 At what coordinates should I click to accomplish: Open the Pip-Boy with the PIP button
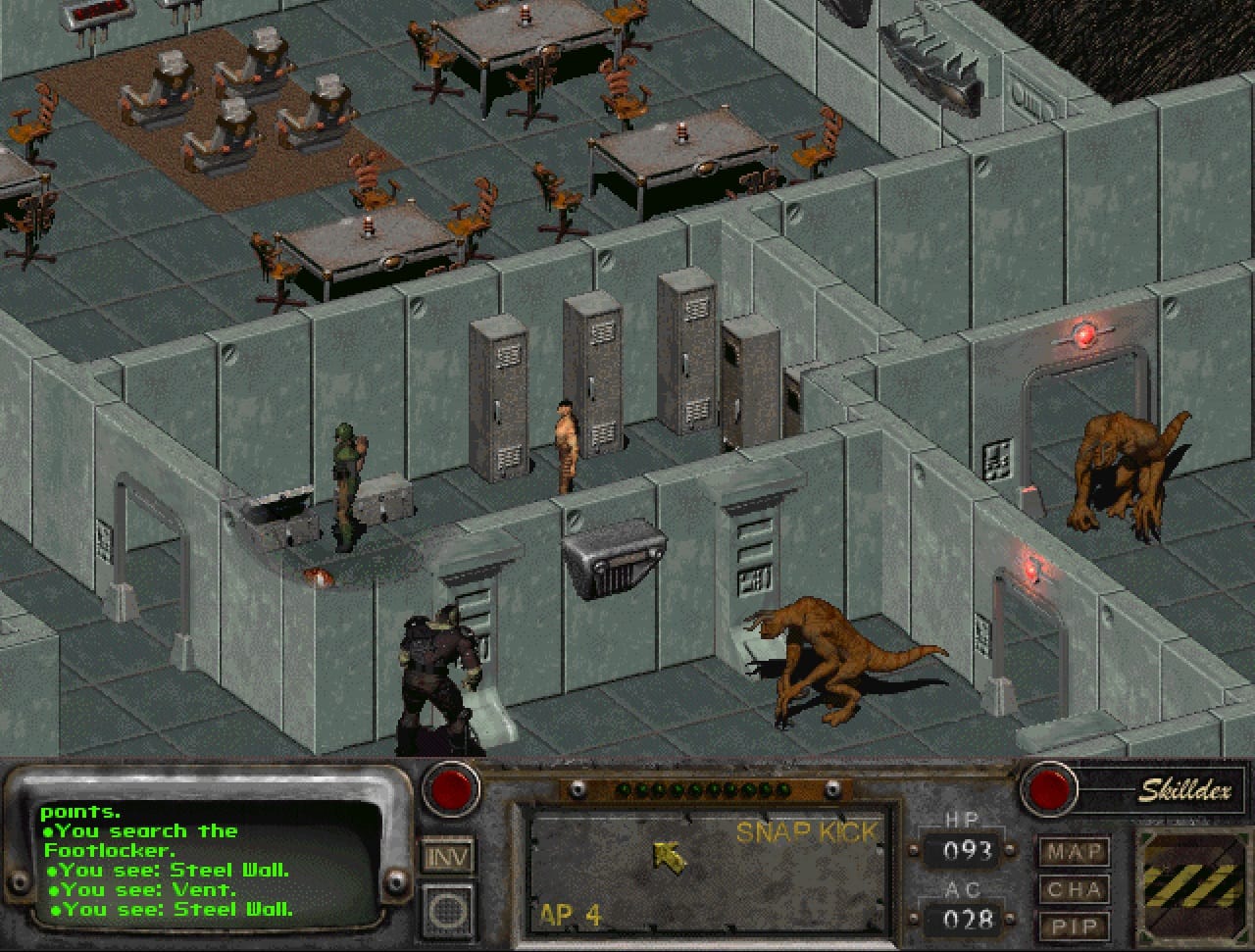[1074, 927]
